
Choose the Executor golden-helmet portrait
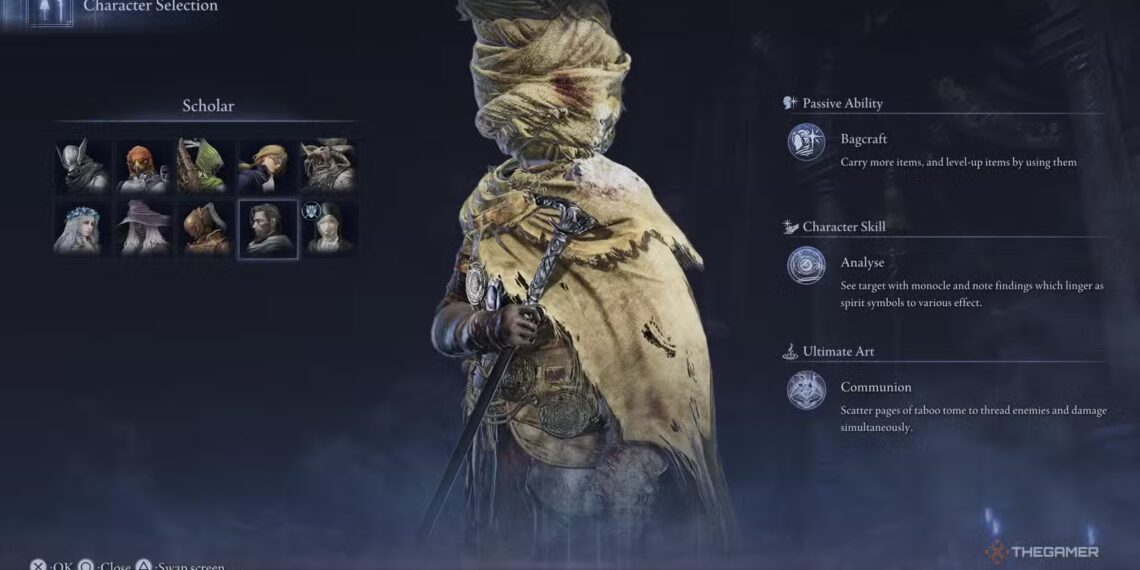[204, 228]
